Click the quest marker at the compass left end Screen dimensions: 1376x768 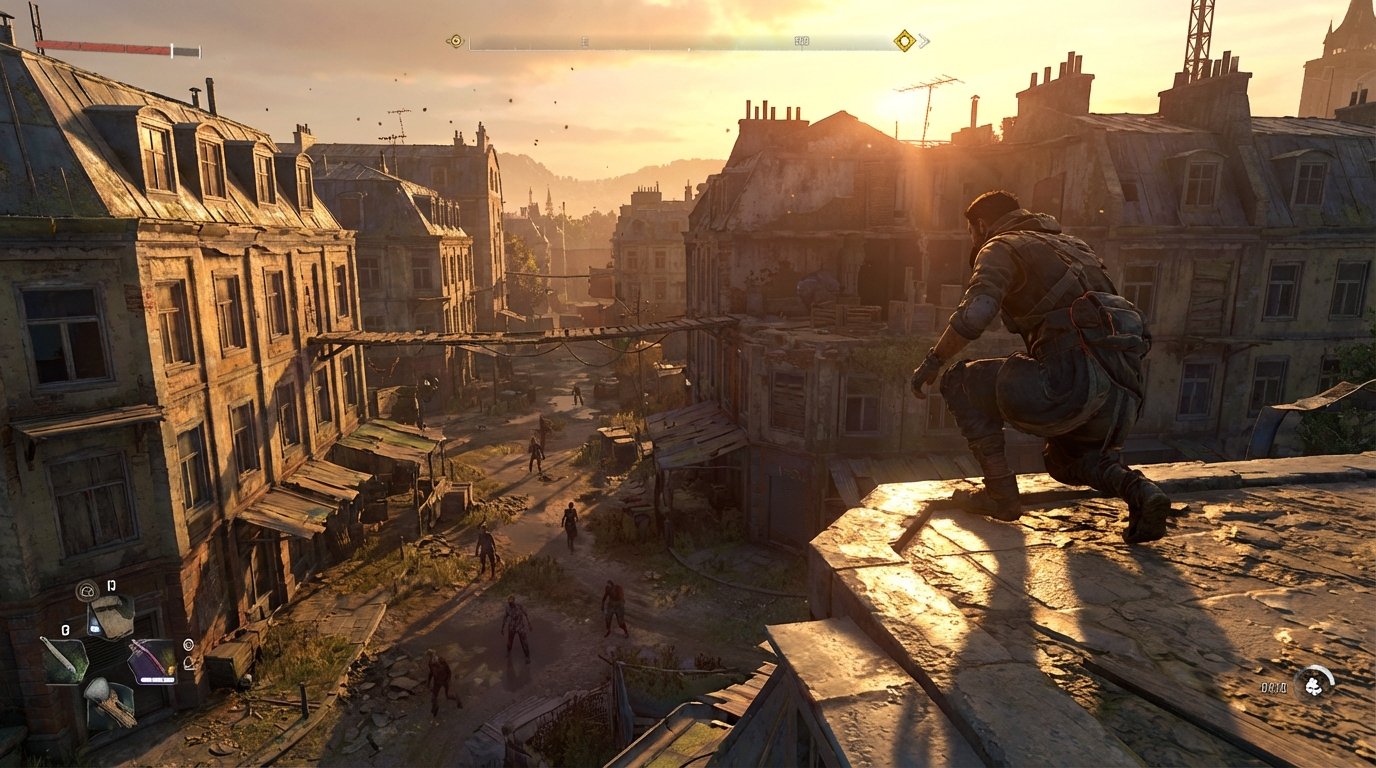pyautogui.click(x=455, y=41)
